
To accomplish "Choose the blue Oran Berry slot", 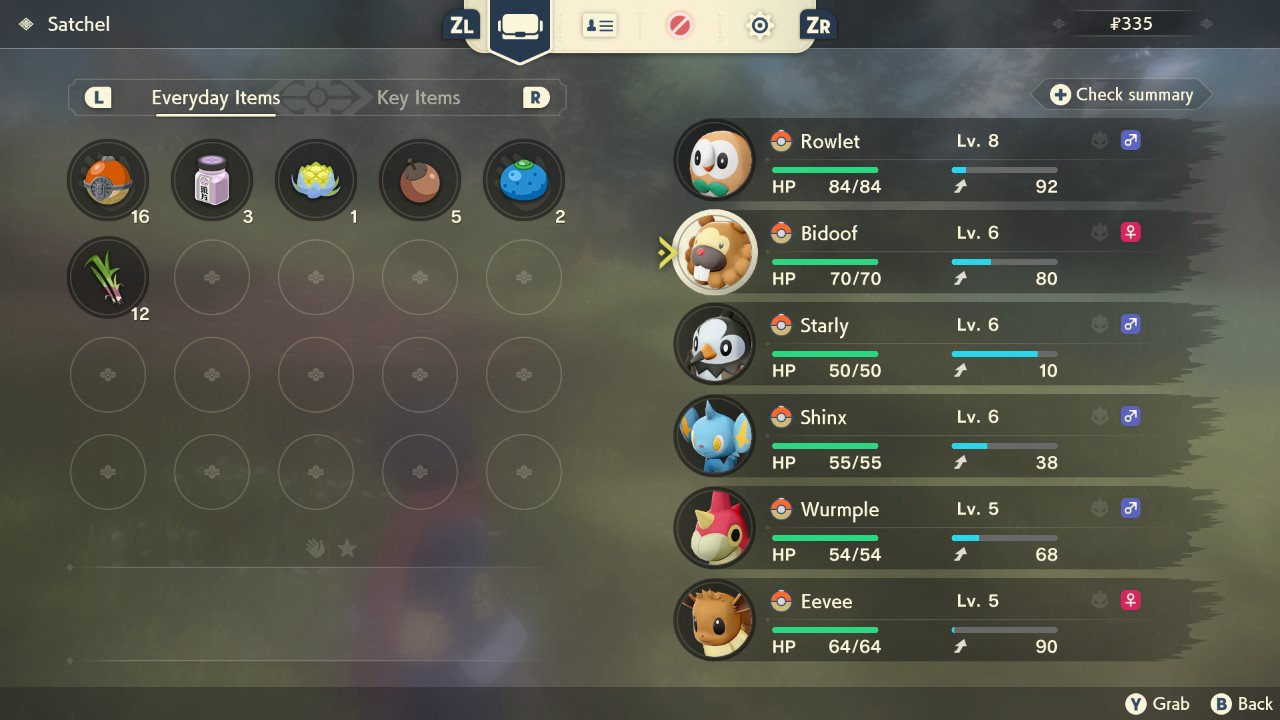I will [x=524, y=181].
